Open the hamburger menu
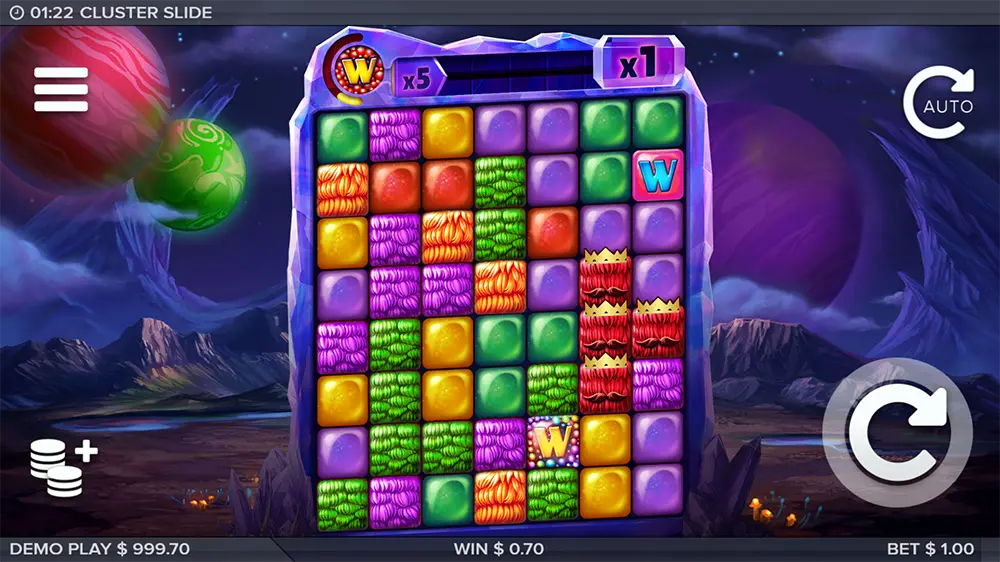Viewport: 1000px width, 562px height. coord(61,89)
